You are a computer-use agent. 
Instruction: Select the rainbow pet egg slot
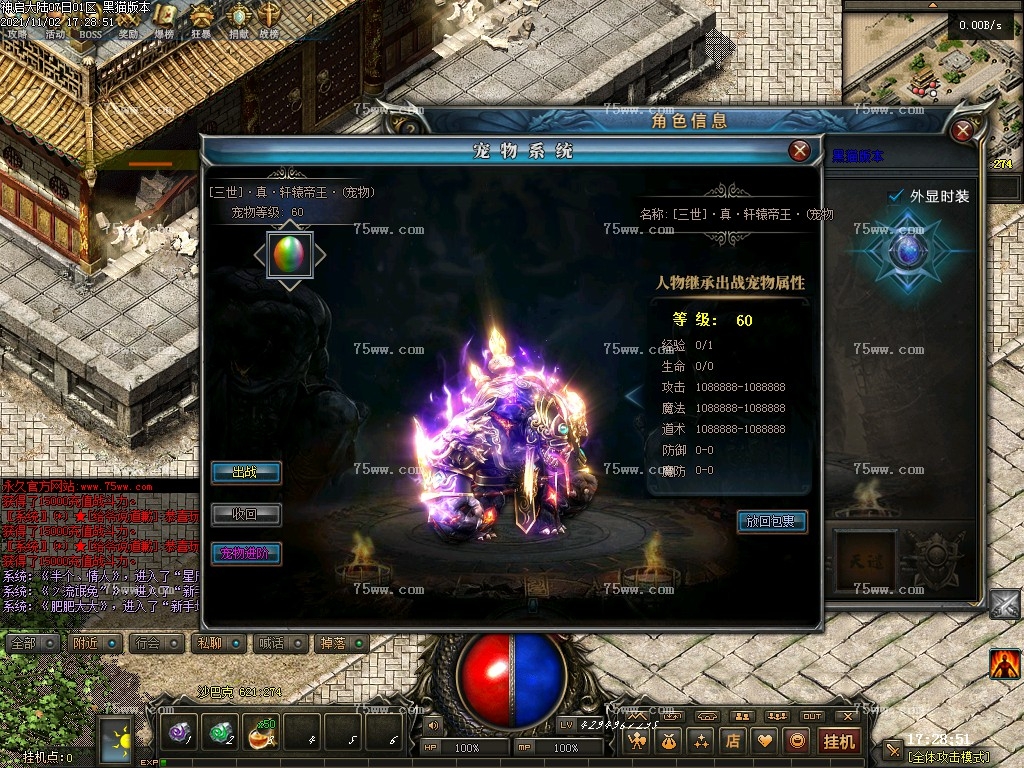coord(290,255)
